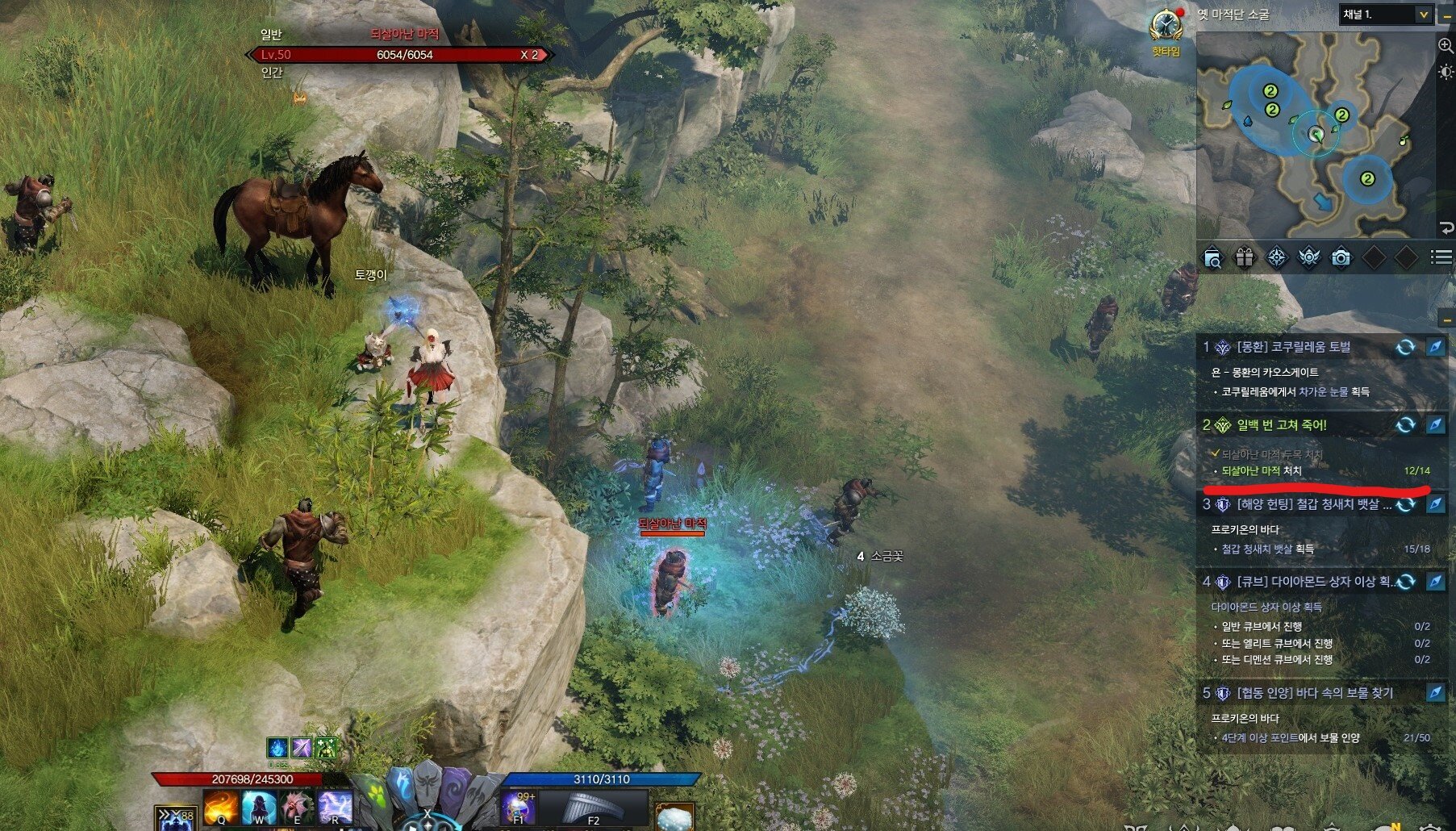Use the pan flute item in F2
Viewport: 1456px width, 831px height.
pos(592,808)
